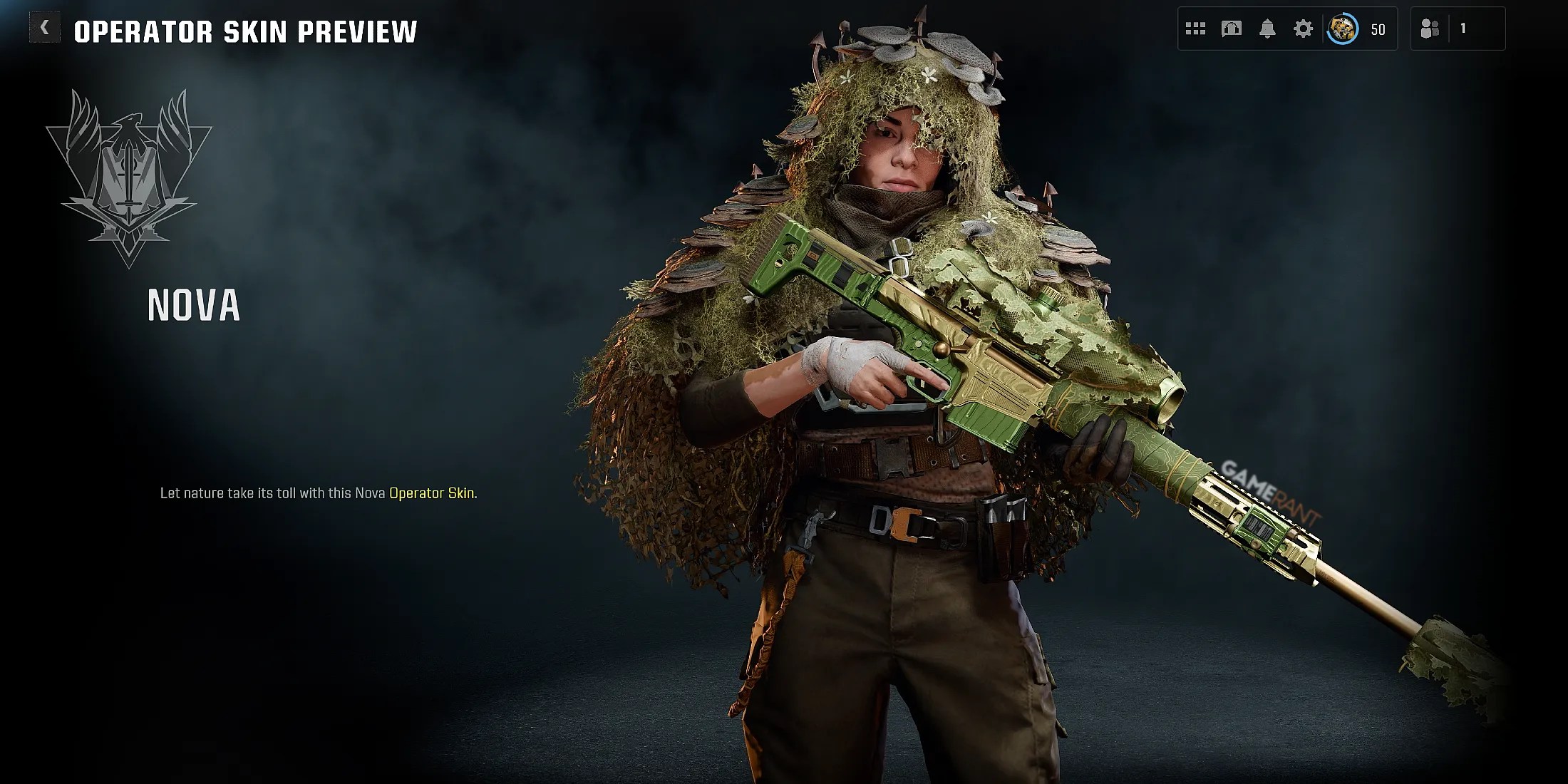Open the voice chat headset icon
The height and width of the screenshot is (784, 1568).
point(1232,29)
